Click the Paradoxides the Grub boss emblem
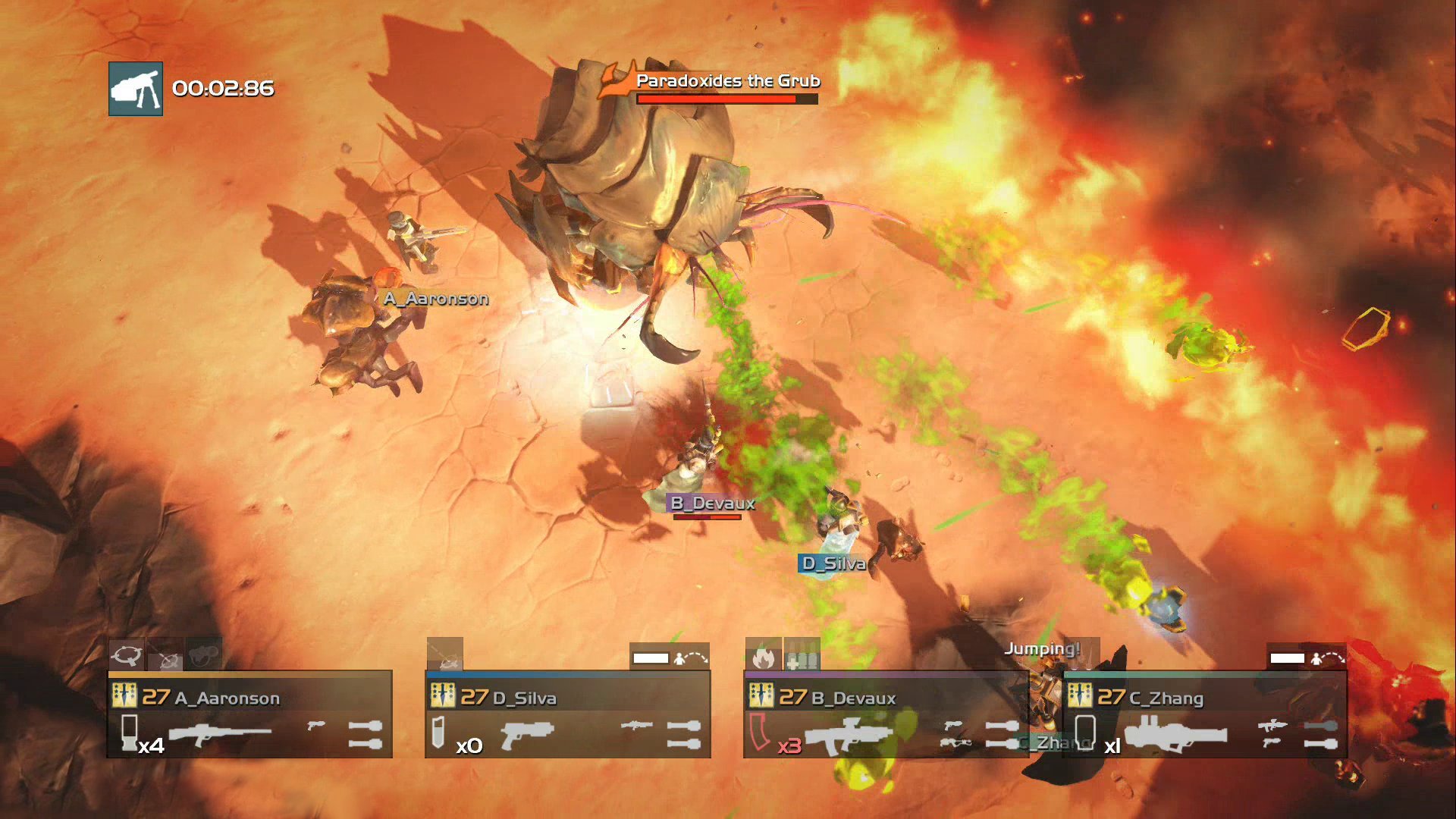 [616, 82]
